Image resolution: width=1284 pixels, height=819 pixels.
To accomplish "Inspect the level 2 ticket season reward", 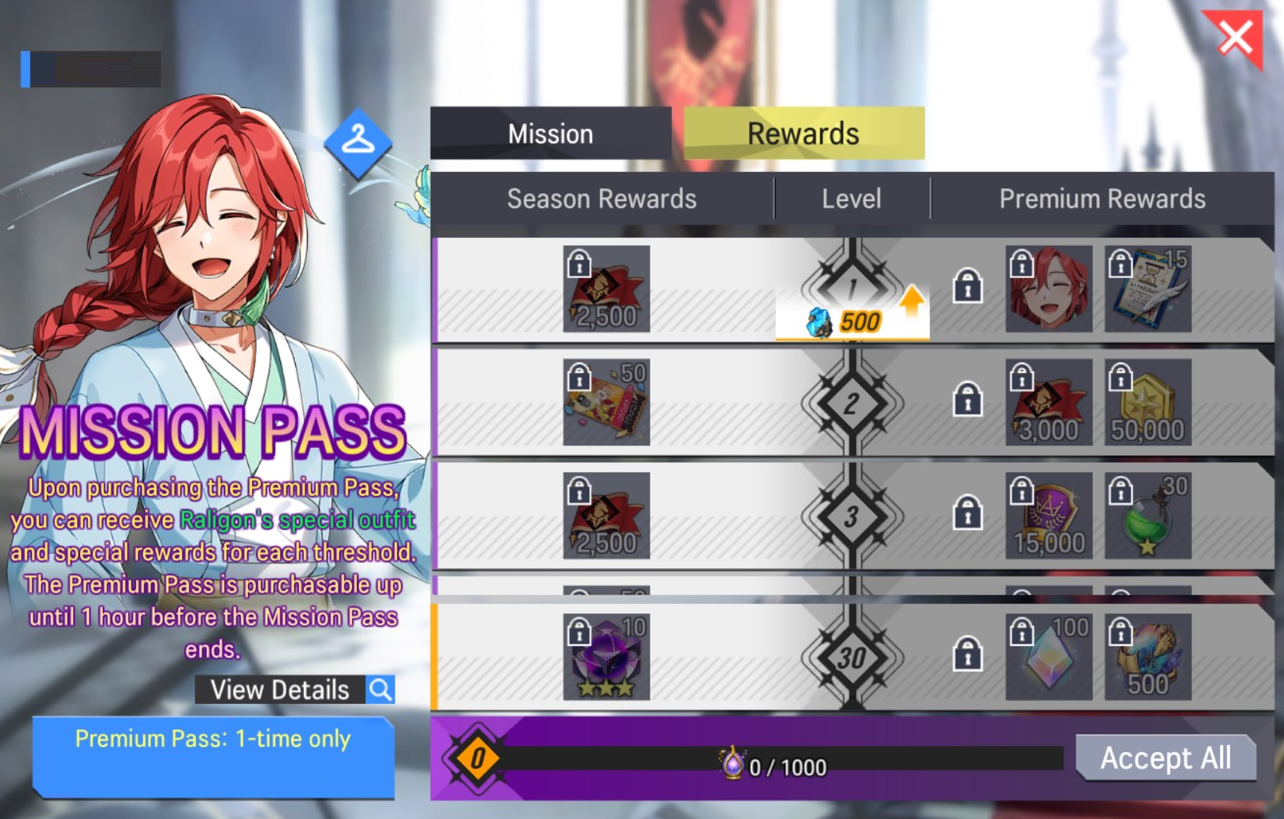I will click(x=606, y=402).
